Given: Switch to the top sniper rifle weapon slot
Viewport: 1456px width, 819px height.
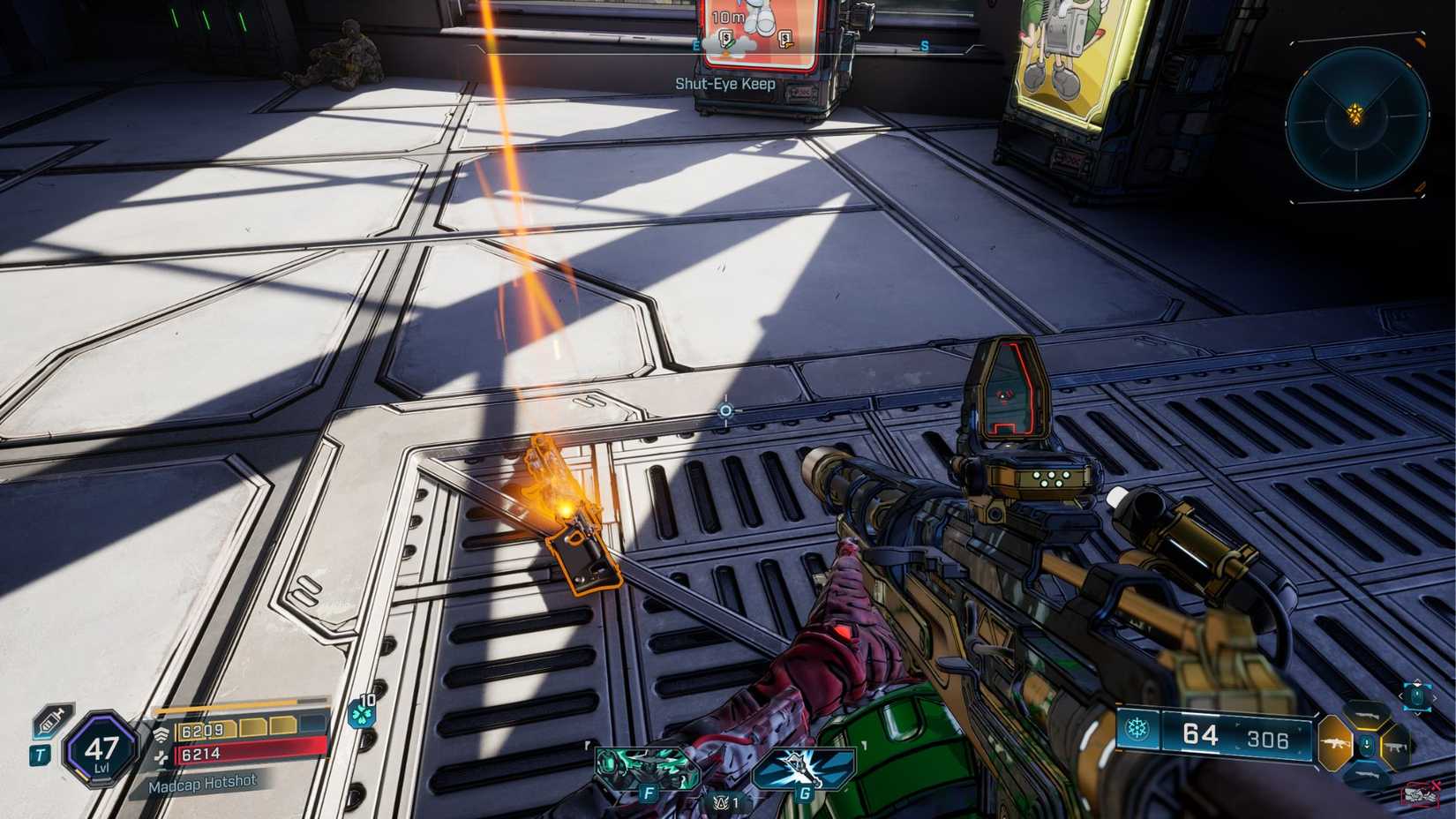Looking at the screenshot, I should pyautogui.click(x=1367, y=714).
